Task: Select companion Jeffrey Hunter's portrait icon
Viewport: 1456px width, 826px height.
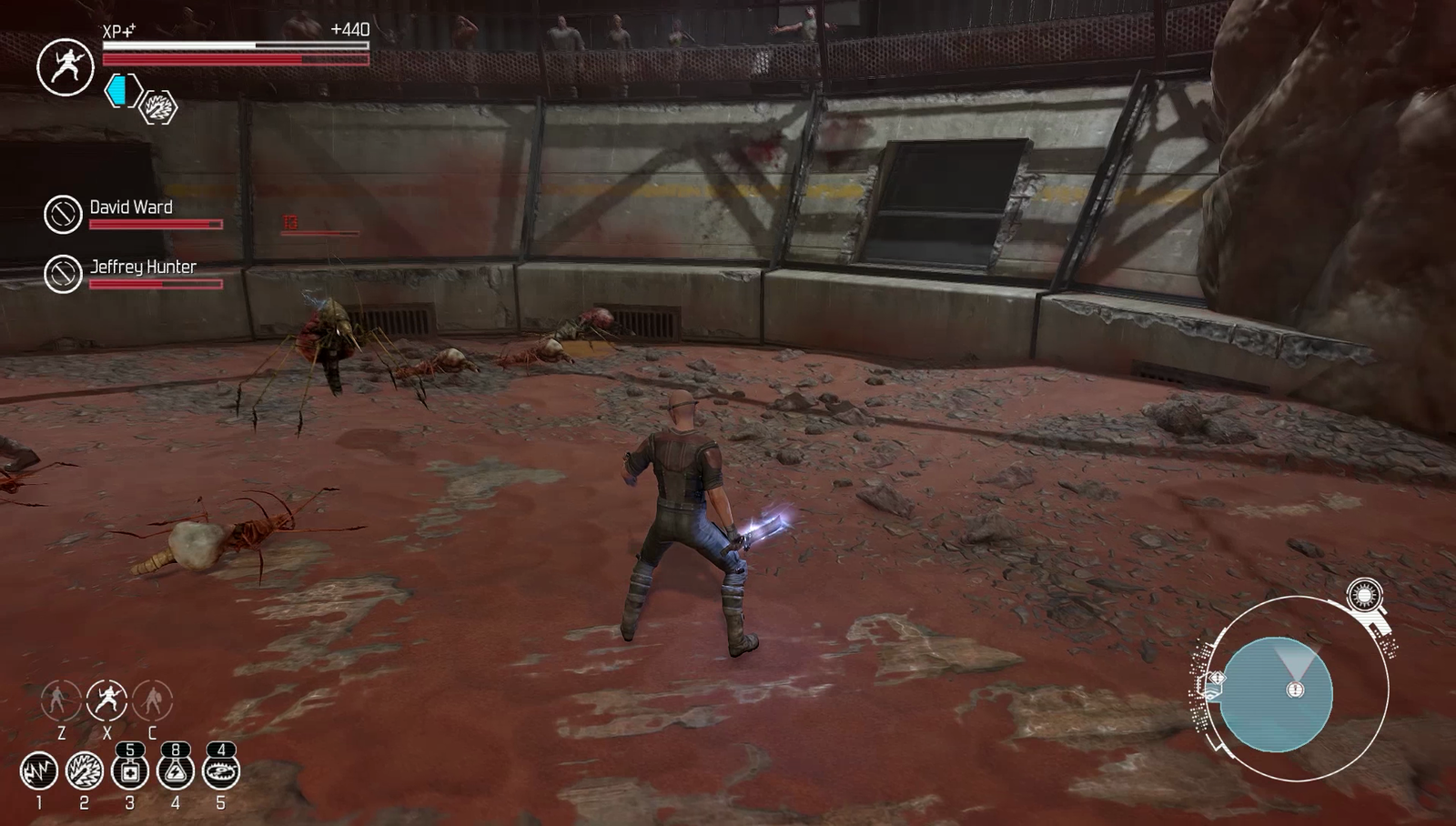Action: click(63, 273)
